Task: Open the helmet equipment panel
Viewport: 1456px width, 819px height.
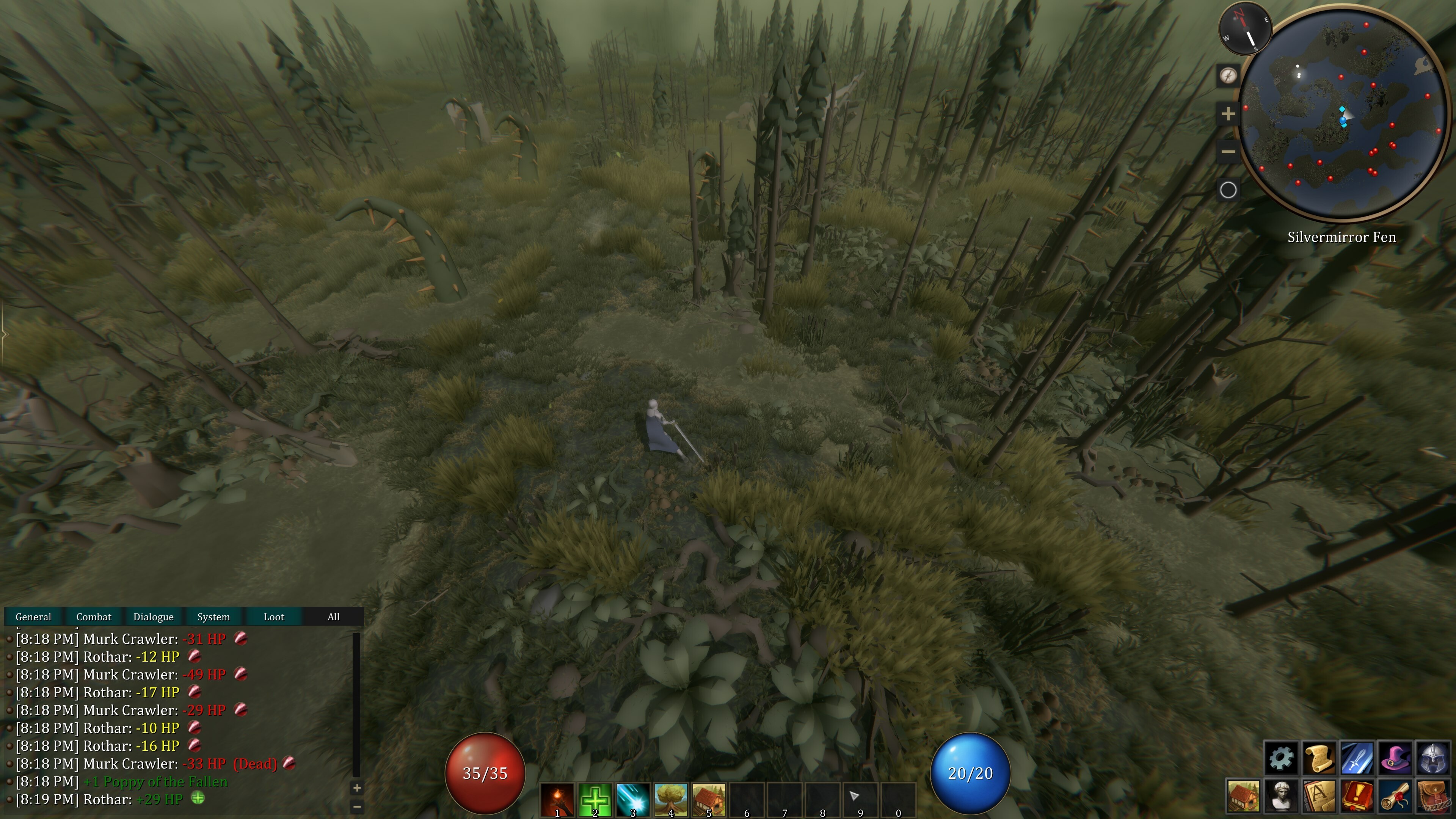Action: click(1433, 758)
